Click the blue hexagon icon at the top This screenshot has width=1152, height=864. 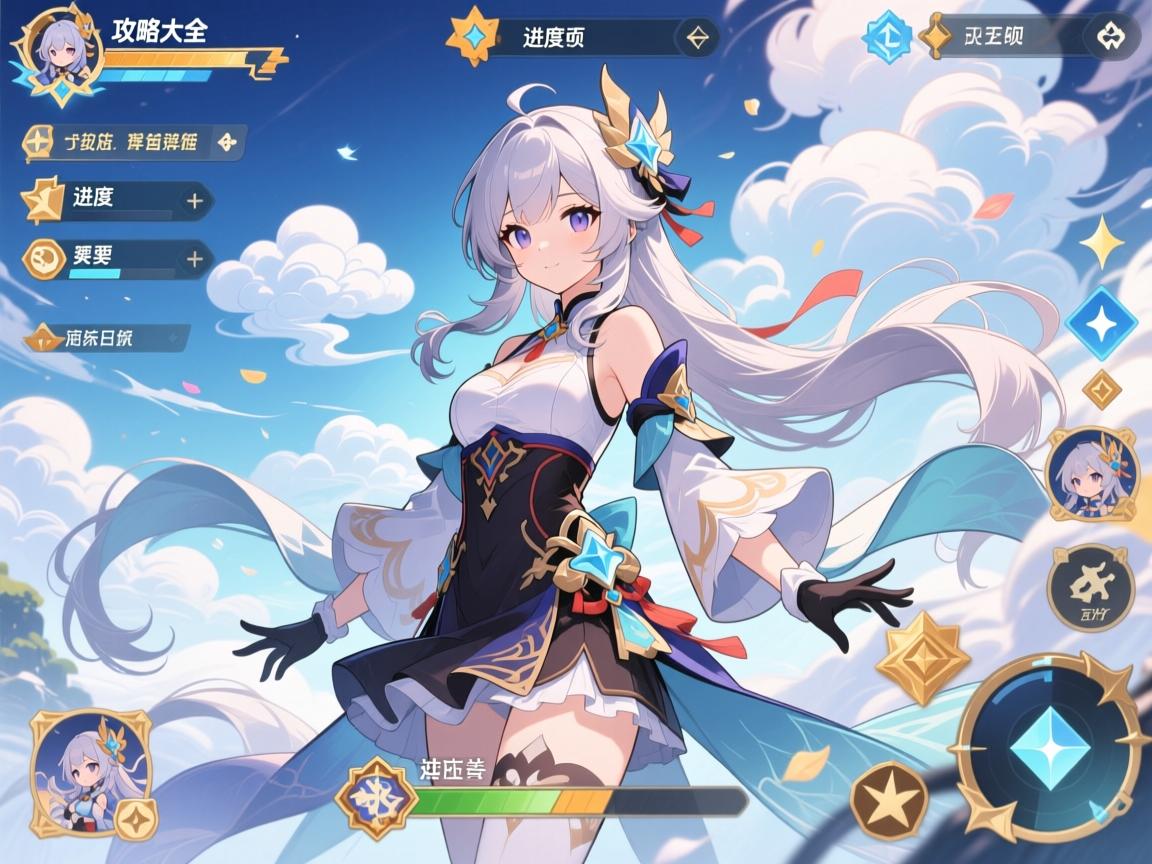(x=886, y=37)
